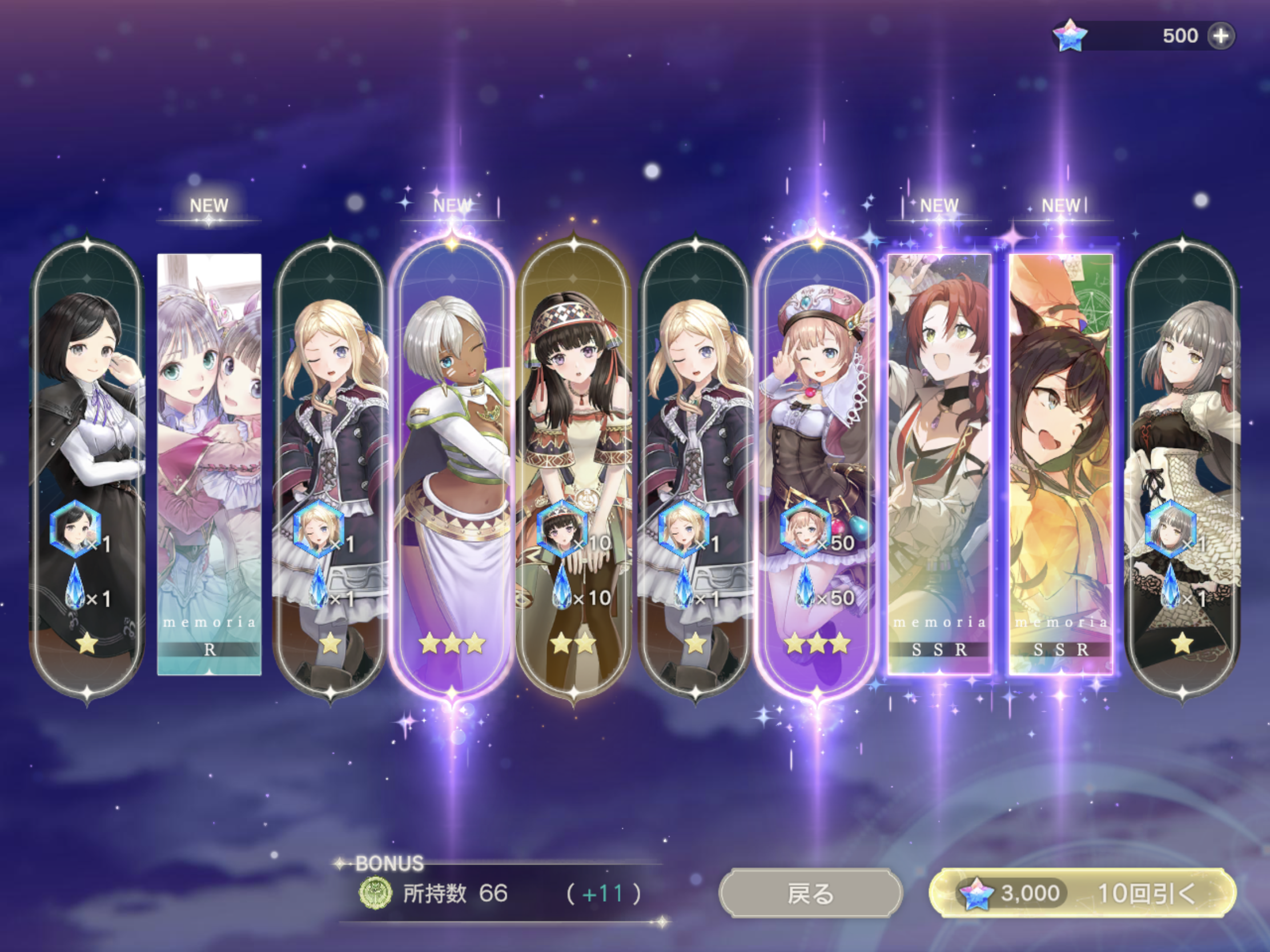Open the gem purchase plus button

tap(1221, 36)
